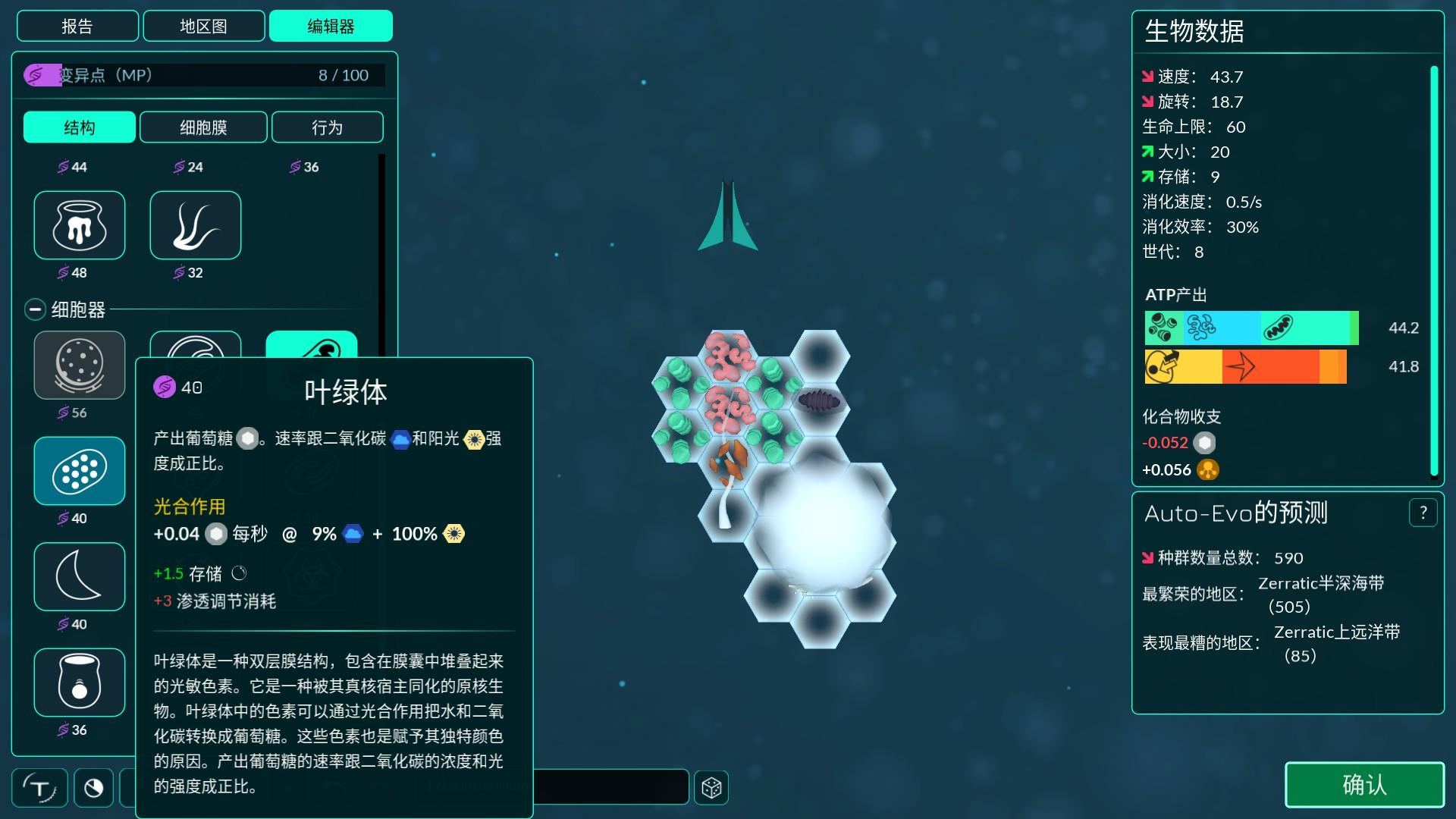1456x819 pixels.
Task: Click the highlighted cyan organelle button
Action: tap(311, 345)
